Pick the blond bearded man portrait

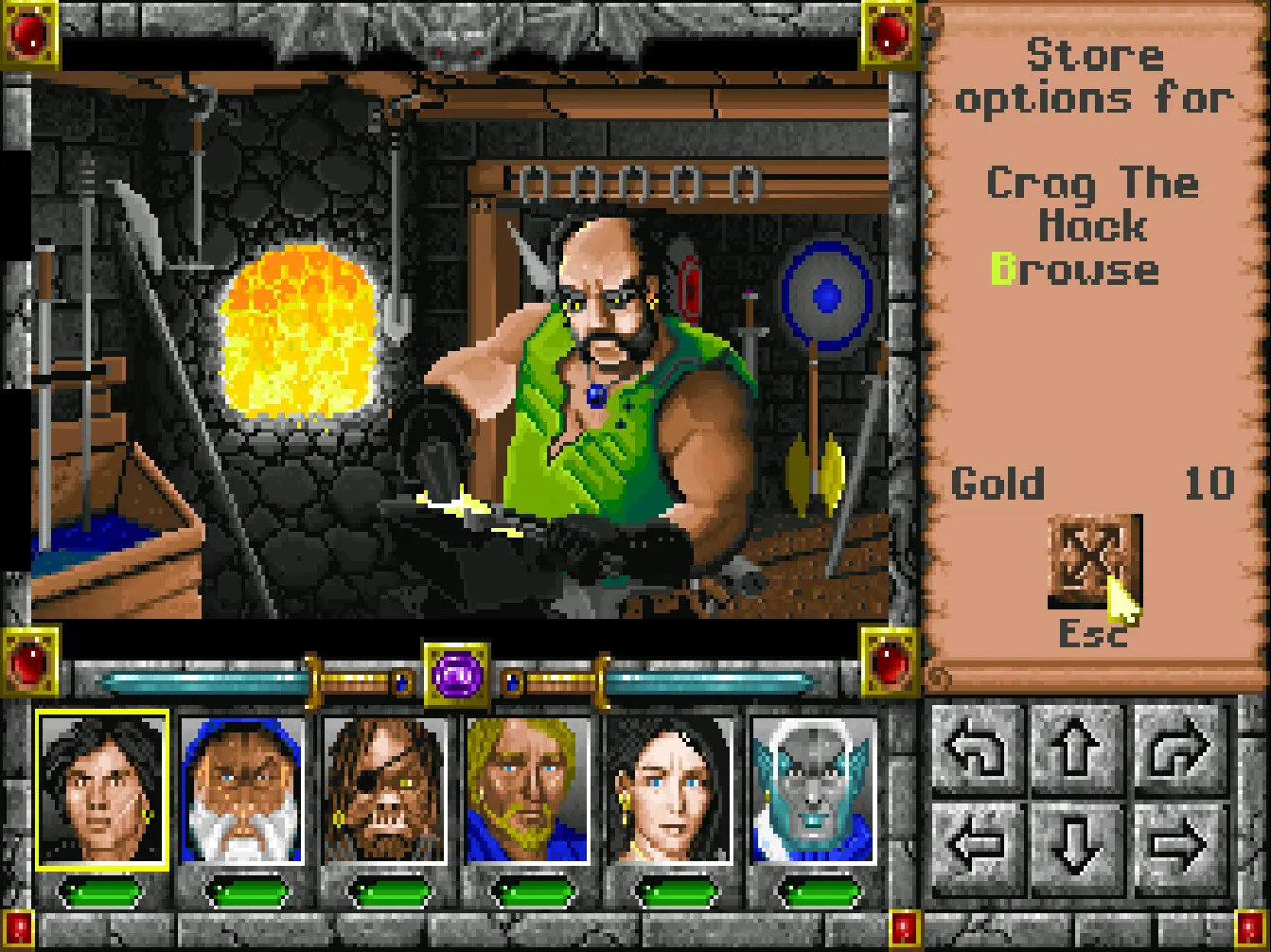[x=527, y=790]
